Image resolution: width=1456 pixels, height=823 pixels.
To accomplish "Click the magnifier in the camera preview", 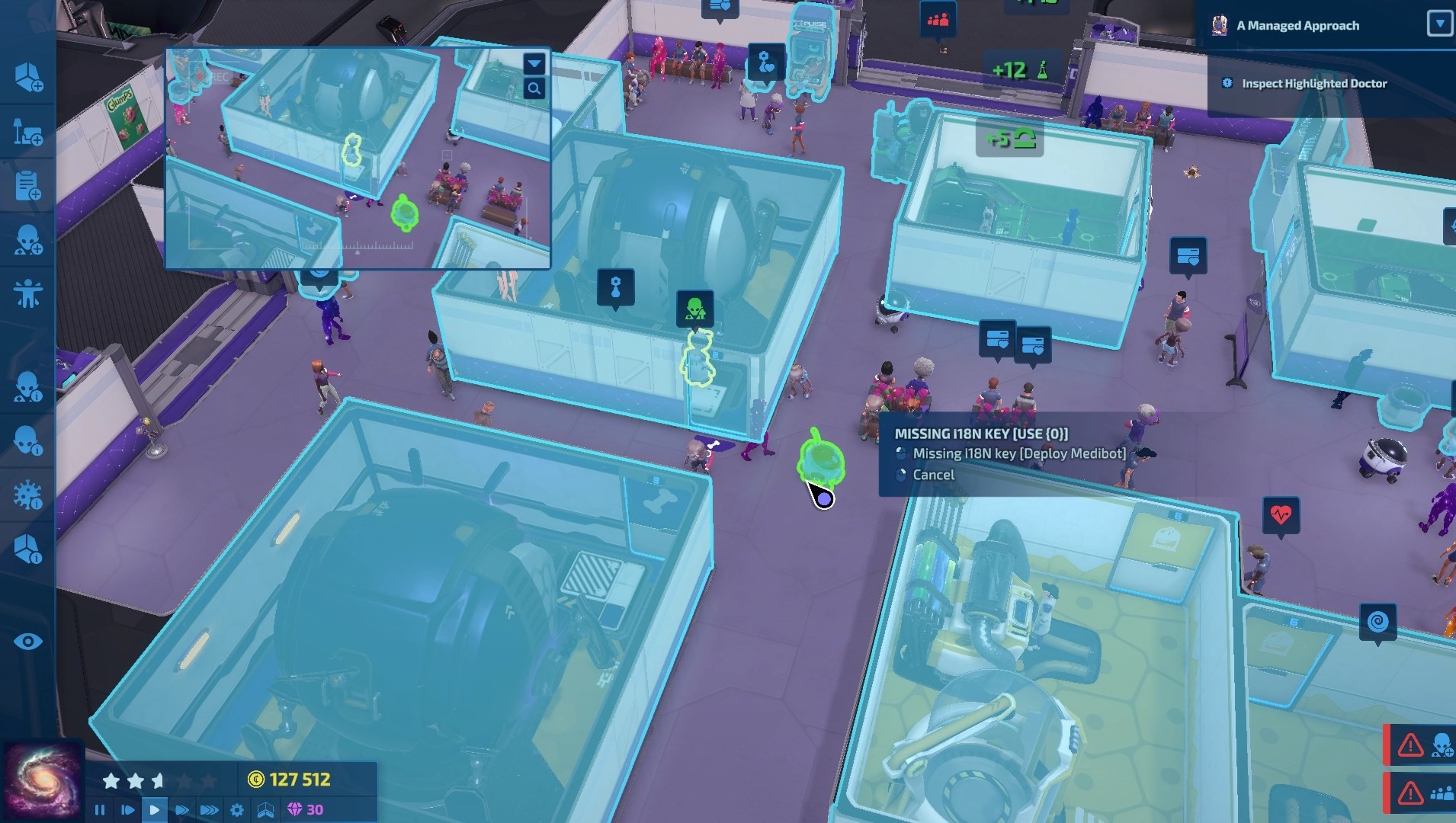I will click(534, 89).
